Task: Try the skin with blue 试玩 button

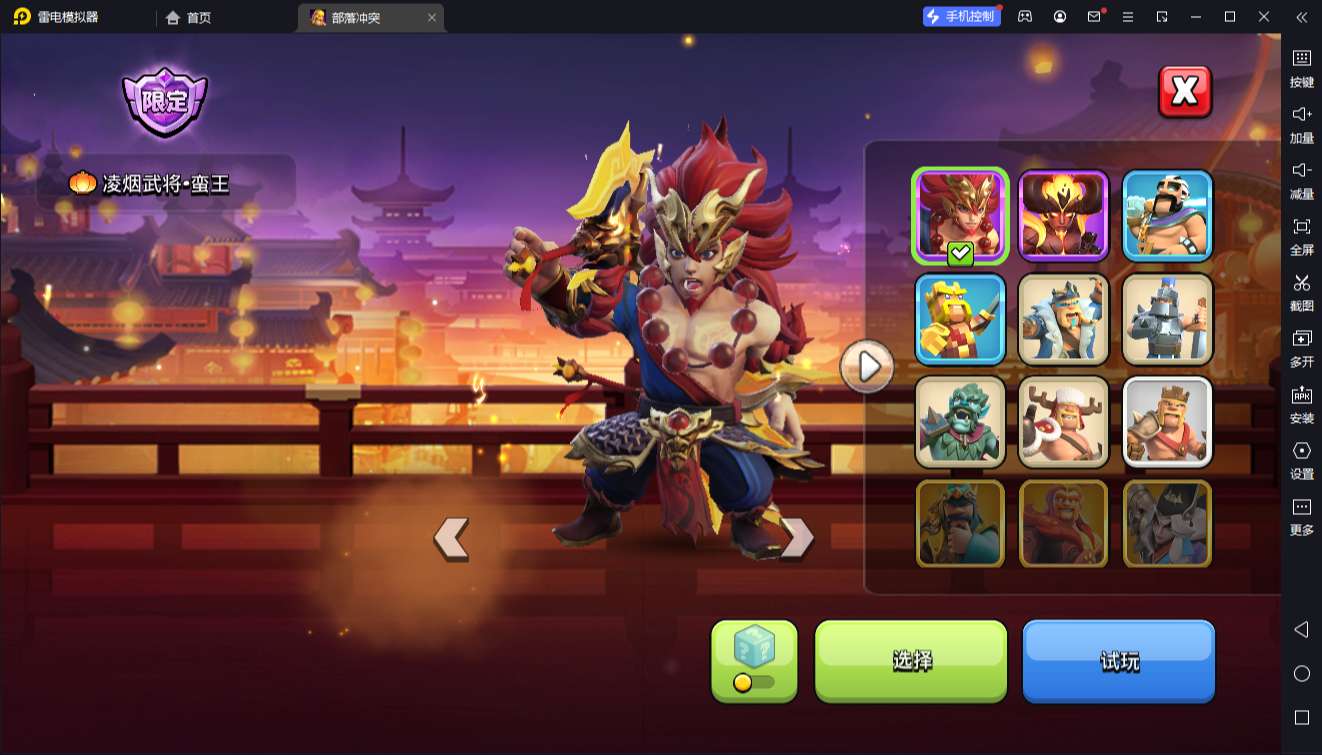Action: tap(1118, 660)
